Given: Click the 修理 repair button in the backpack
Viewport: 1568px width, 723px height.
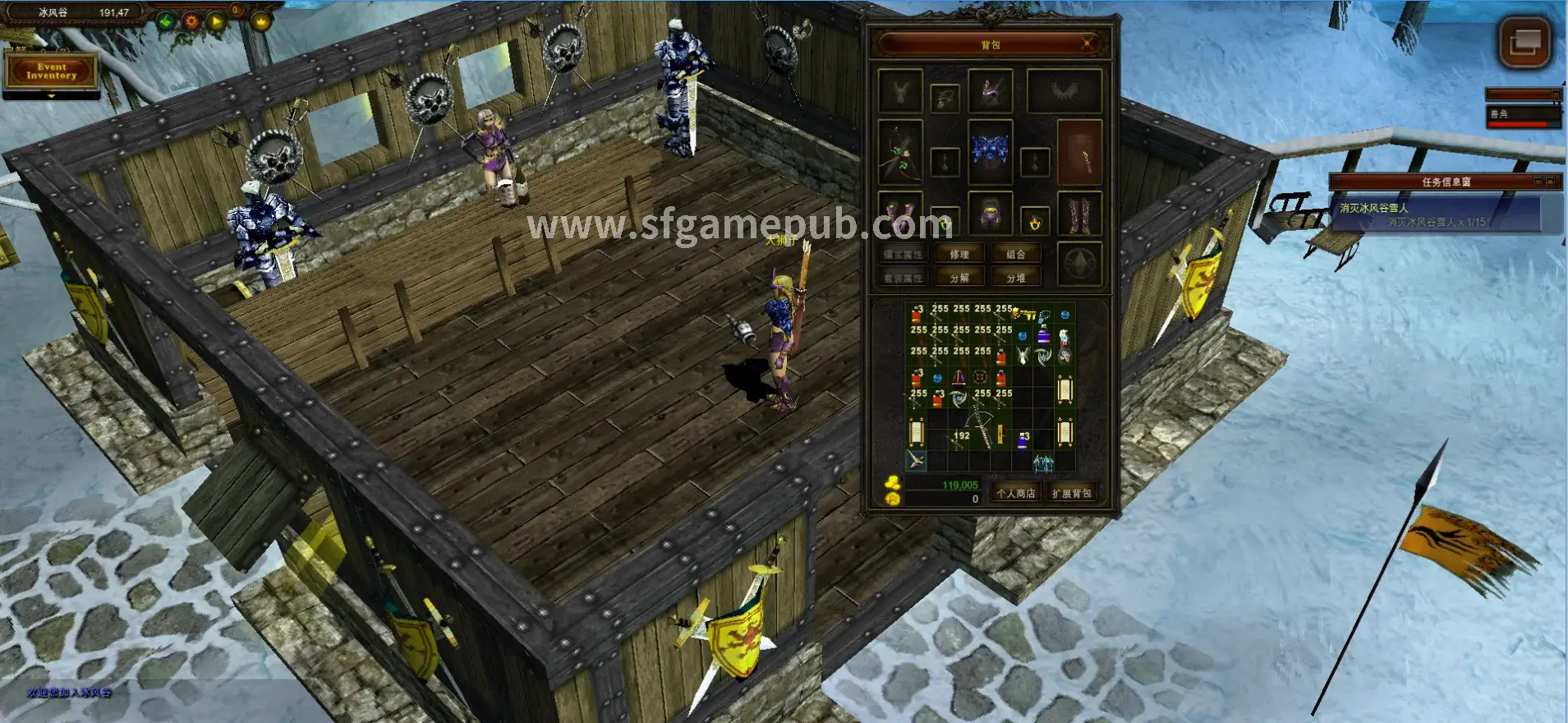Looking at the screenshot, I should click(959, 254).
